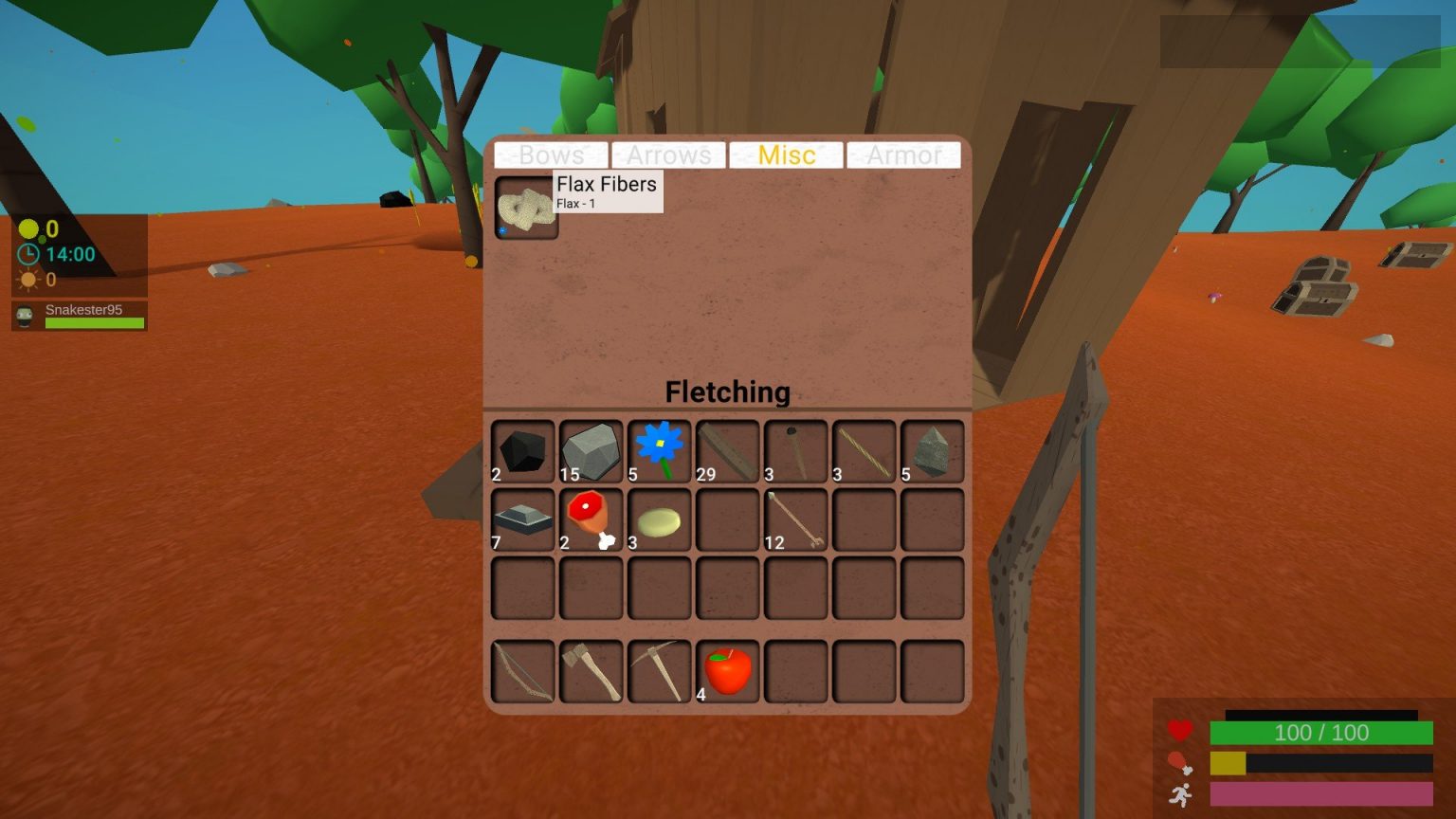Image resolution: width=1456 pixels, height=819 pixels.
Task: Select the rope stack of 3
Action: point(864,450)
